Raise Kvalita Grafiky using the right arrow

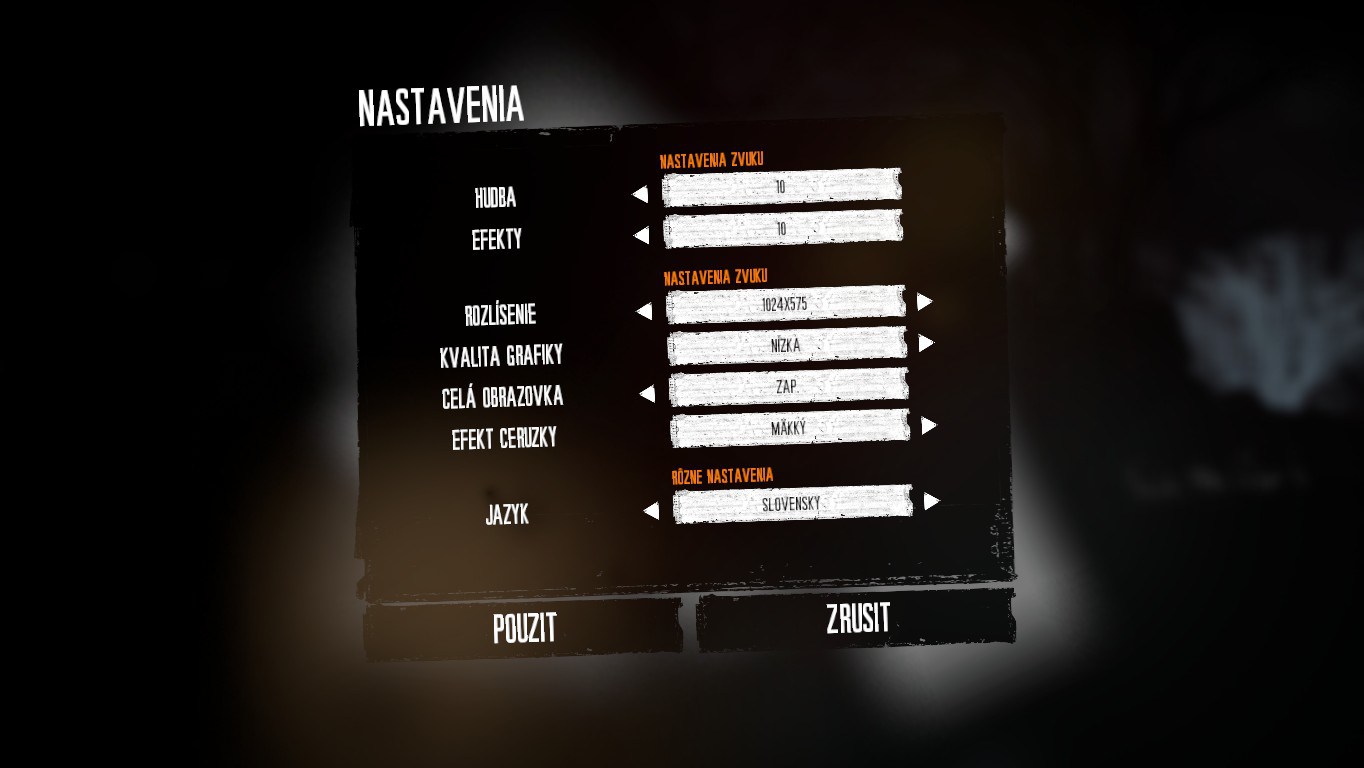(926, 343)
